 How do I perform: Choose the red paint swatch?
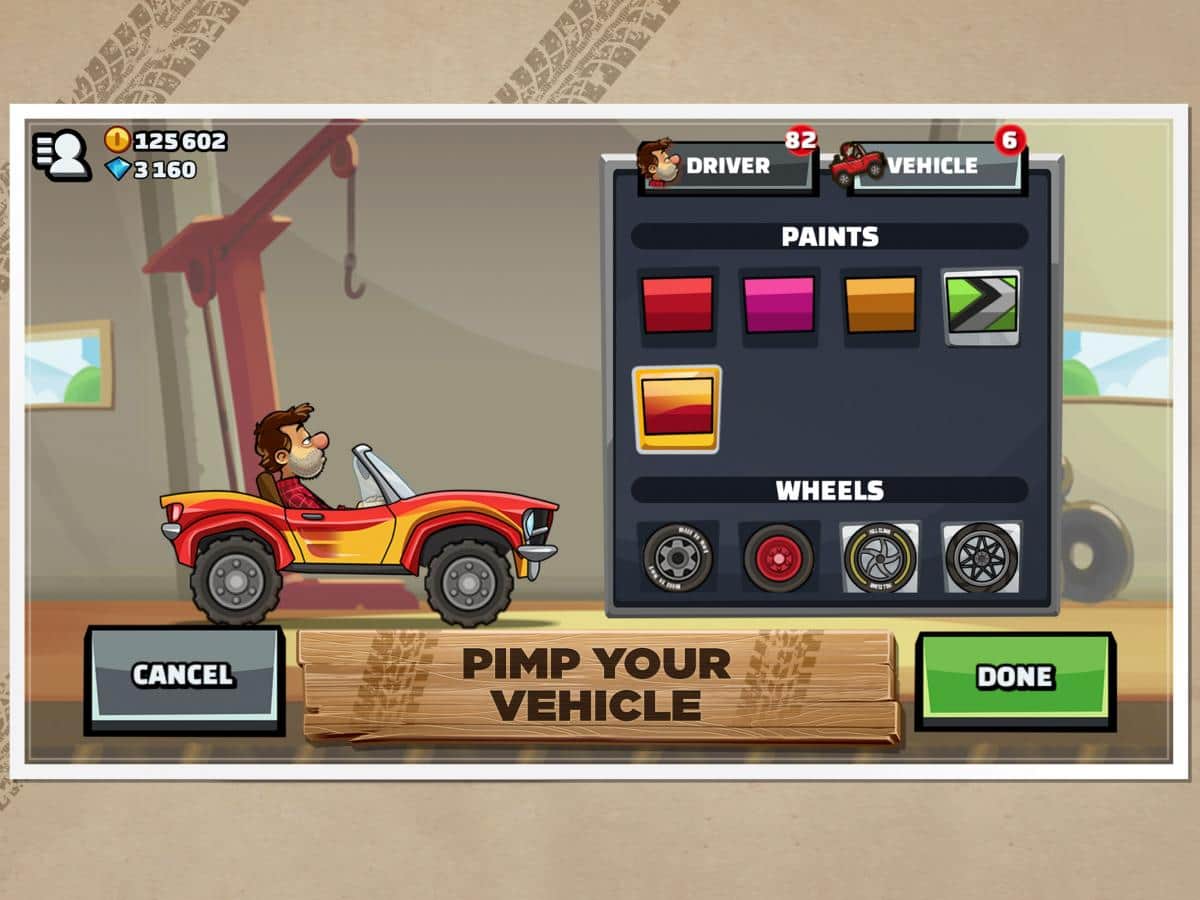[677, 305]
